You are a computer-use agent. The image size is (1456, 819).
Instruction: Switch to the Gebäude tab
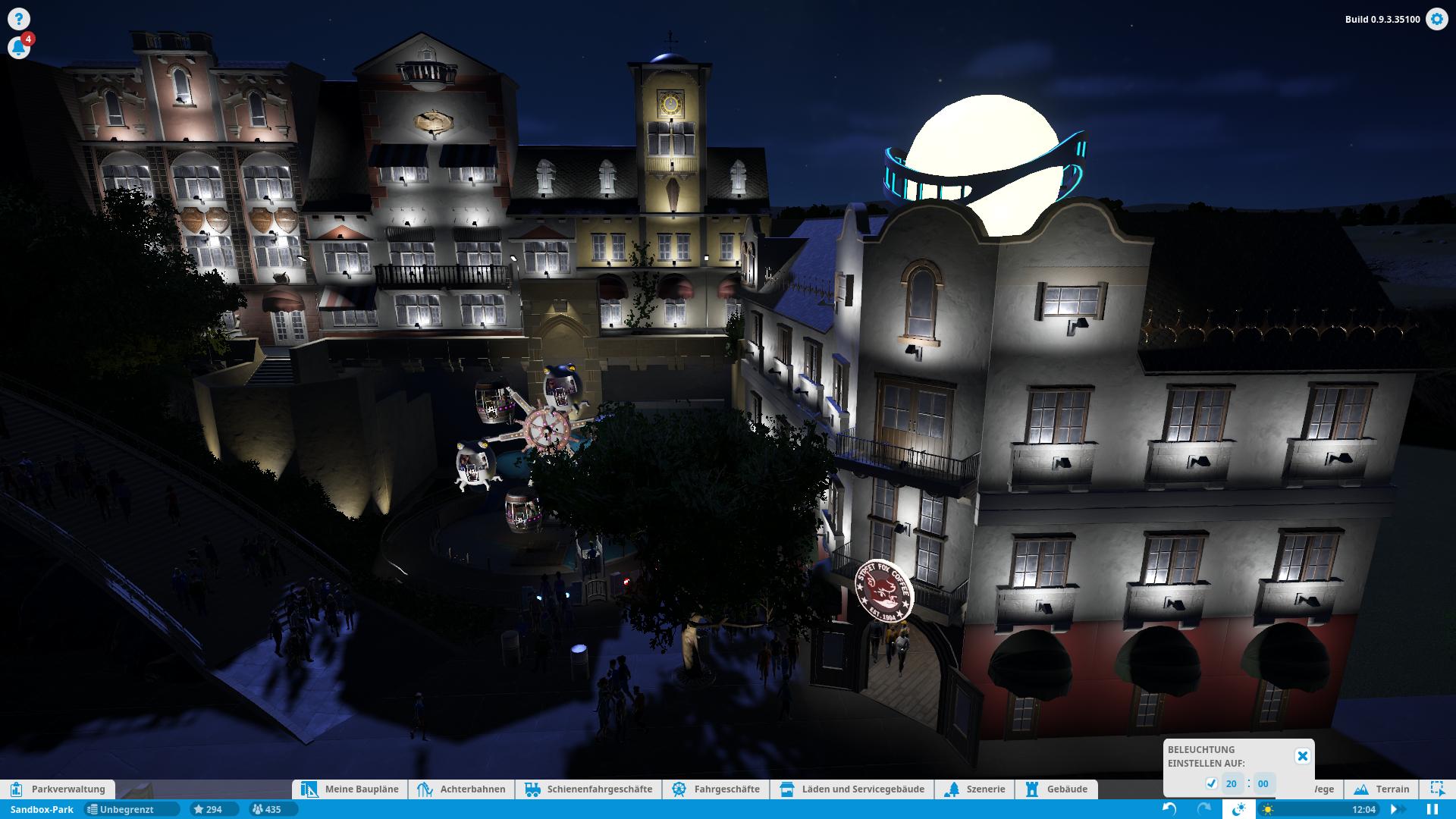pos(1057,789)
